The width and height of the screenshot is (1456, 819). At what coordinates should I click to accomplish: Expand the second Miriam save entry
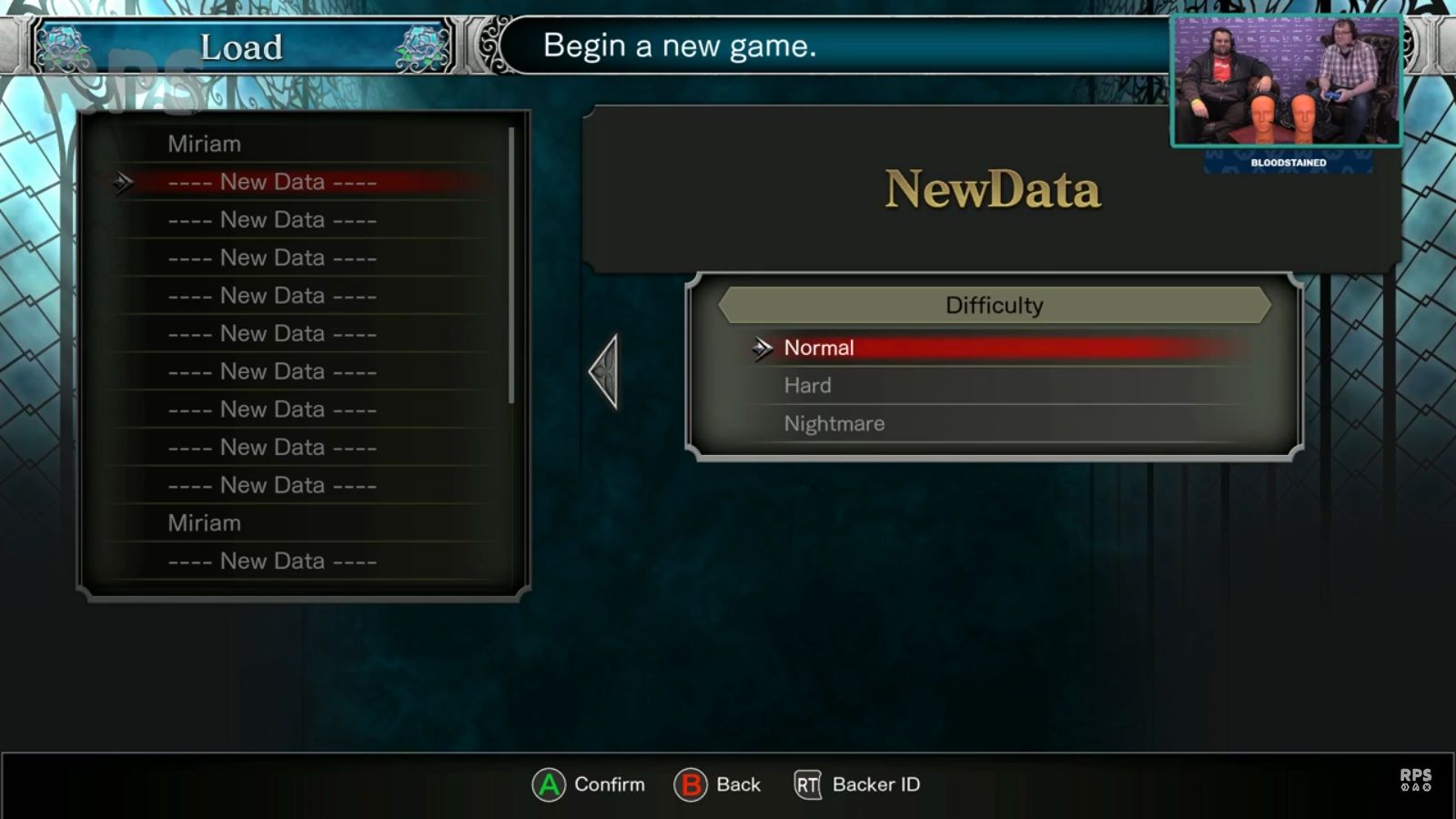pos(205,522)
